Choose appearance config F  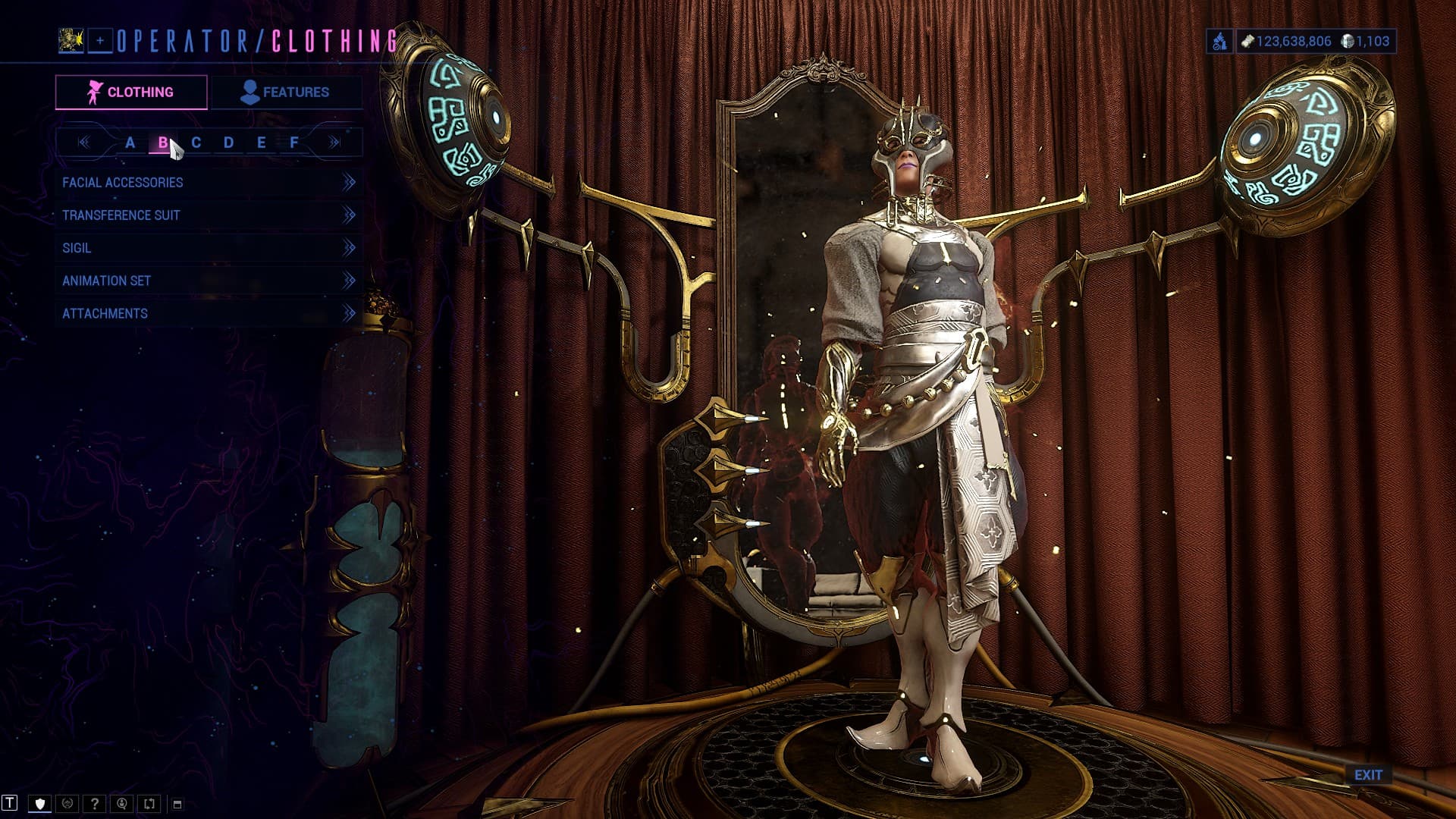294,143
